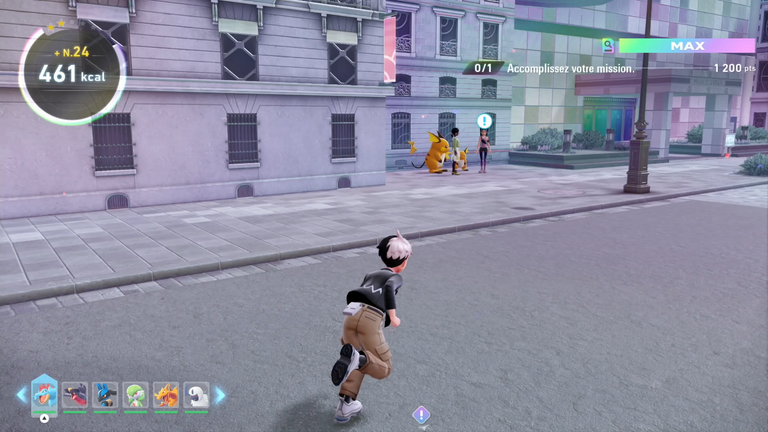Click the left arrow of party bar
The image size is (768, 432).
pos(21,395)
